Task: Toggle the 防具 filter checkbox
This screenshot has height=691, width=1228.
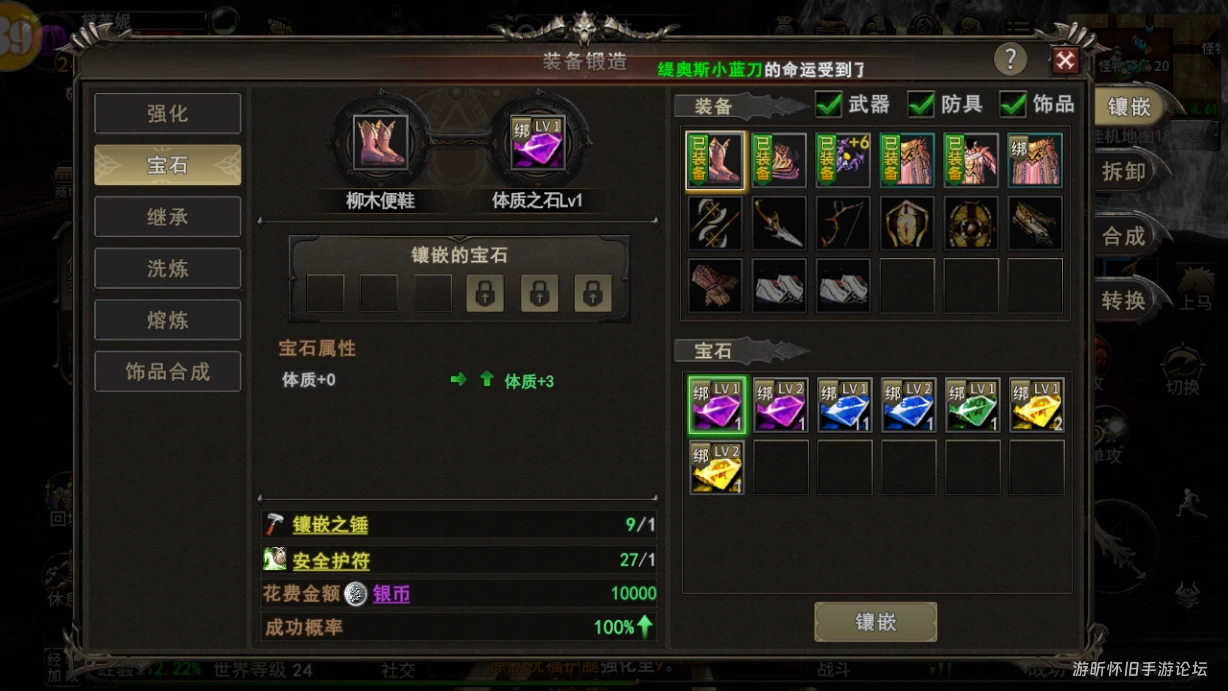Action: click(x=921, y=104)
